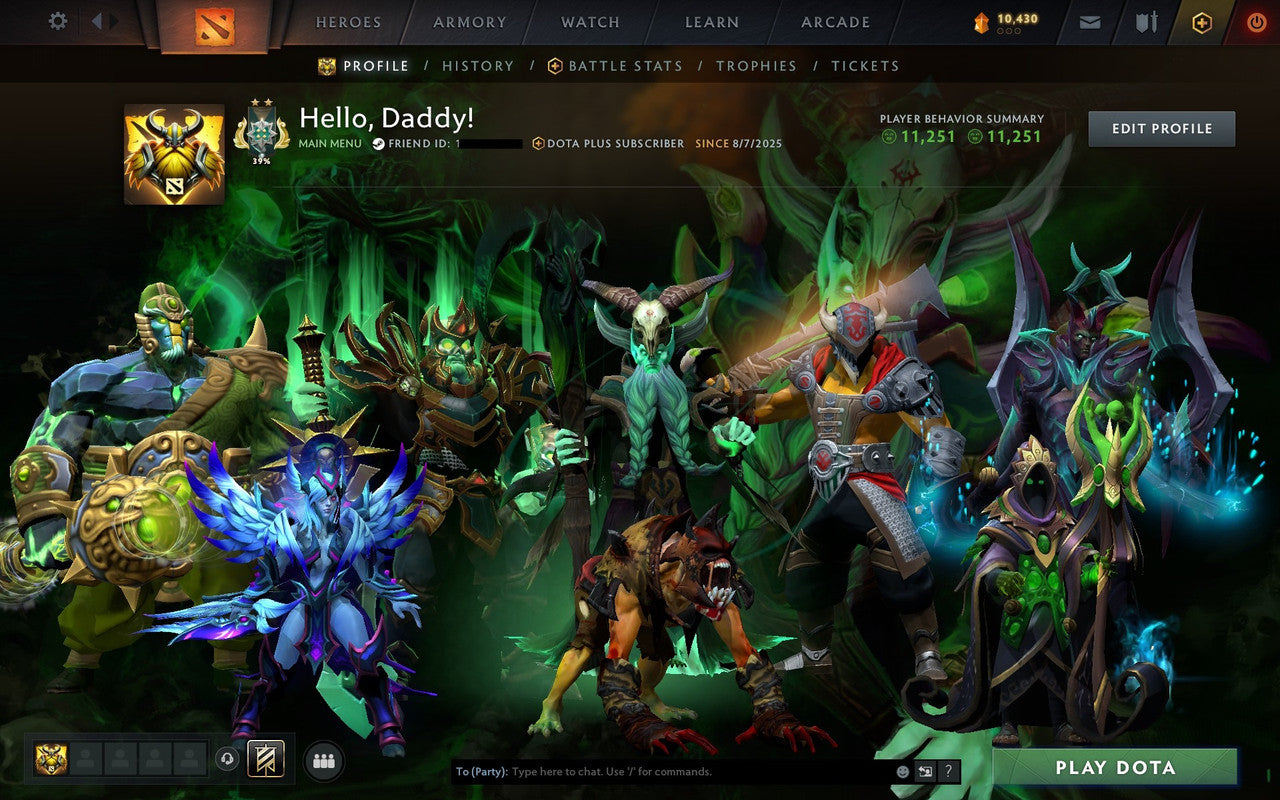The height and width of the screenshot is (800, 1280).
Task: Open the WATCH menu
Action: pyautogui.click(x=590, y=22)
